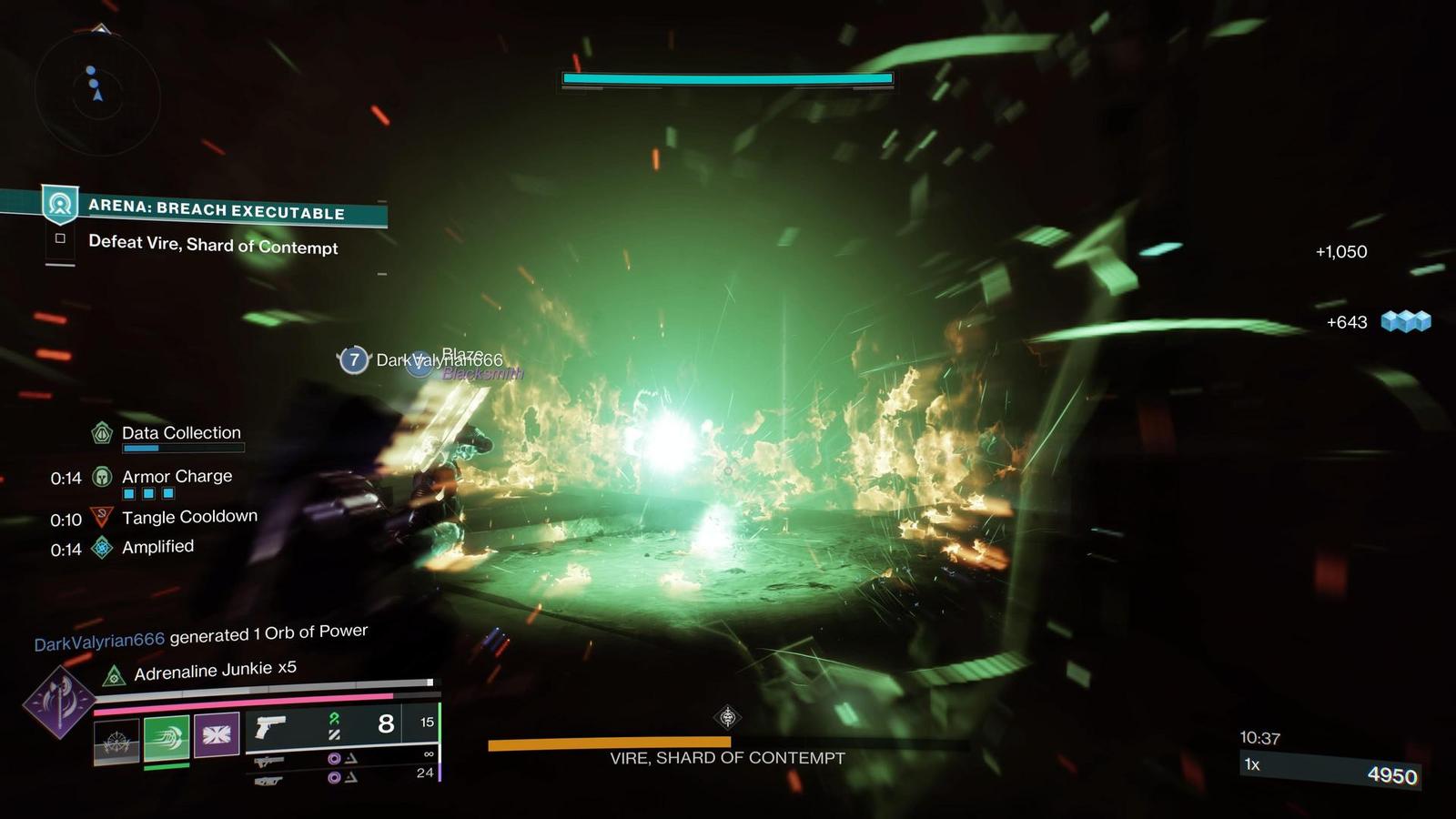Use the purple class ability icon
This screenshot has width=1456, height=819.
pos(217,735)
